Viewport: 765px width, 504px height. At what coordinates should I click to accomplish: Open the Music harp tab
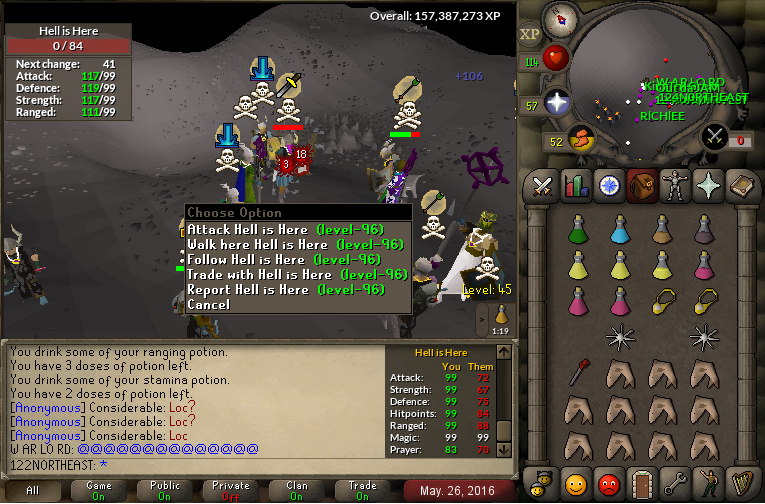741,484
